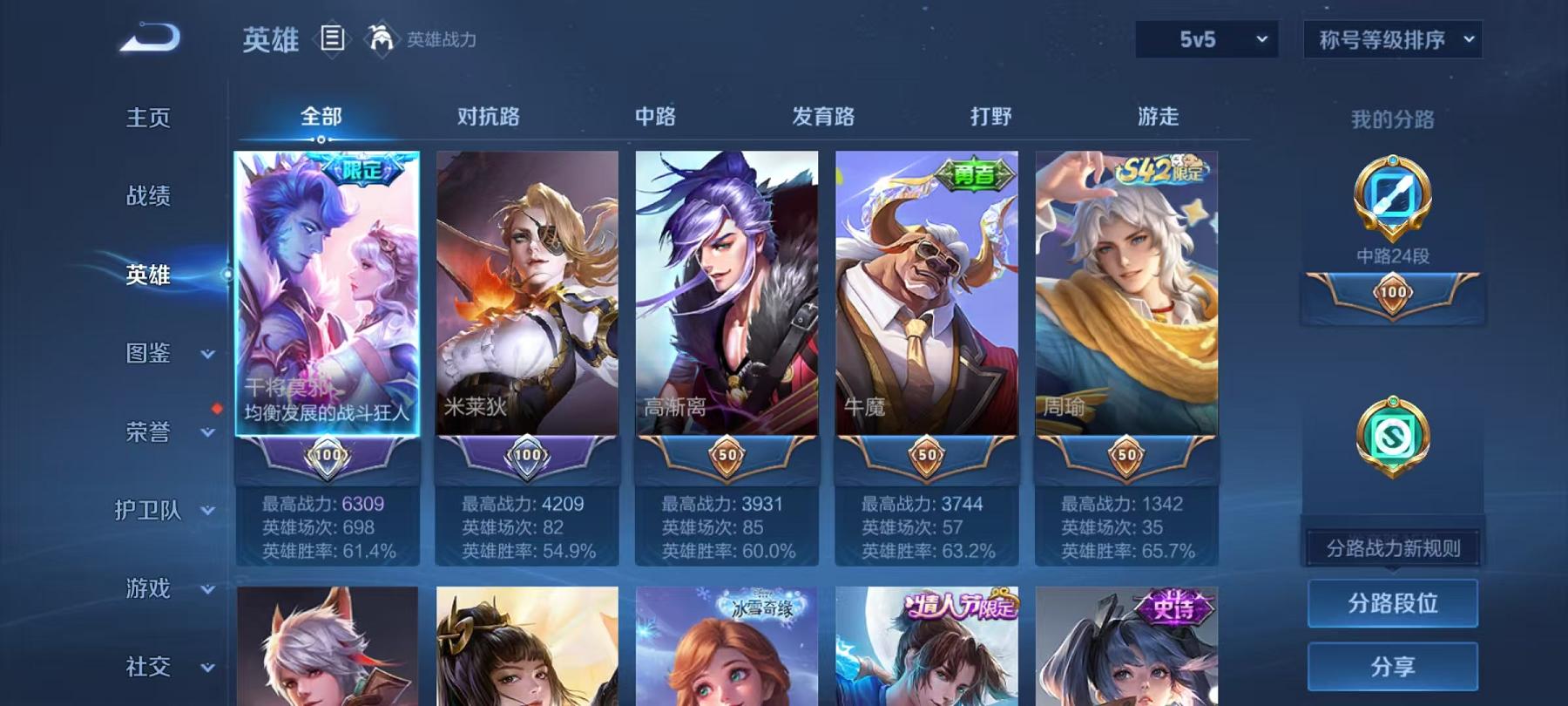Click the 勇者 tag on 牛魔 card
This screenshot has width=1568, height=706.
[974, 173]
